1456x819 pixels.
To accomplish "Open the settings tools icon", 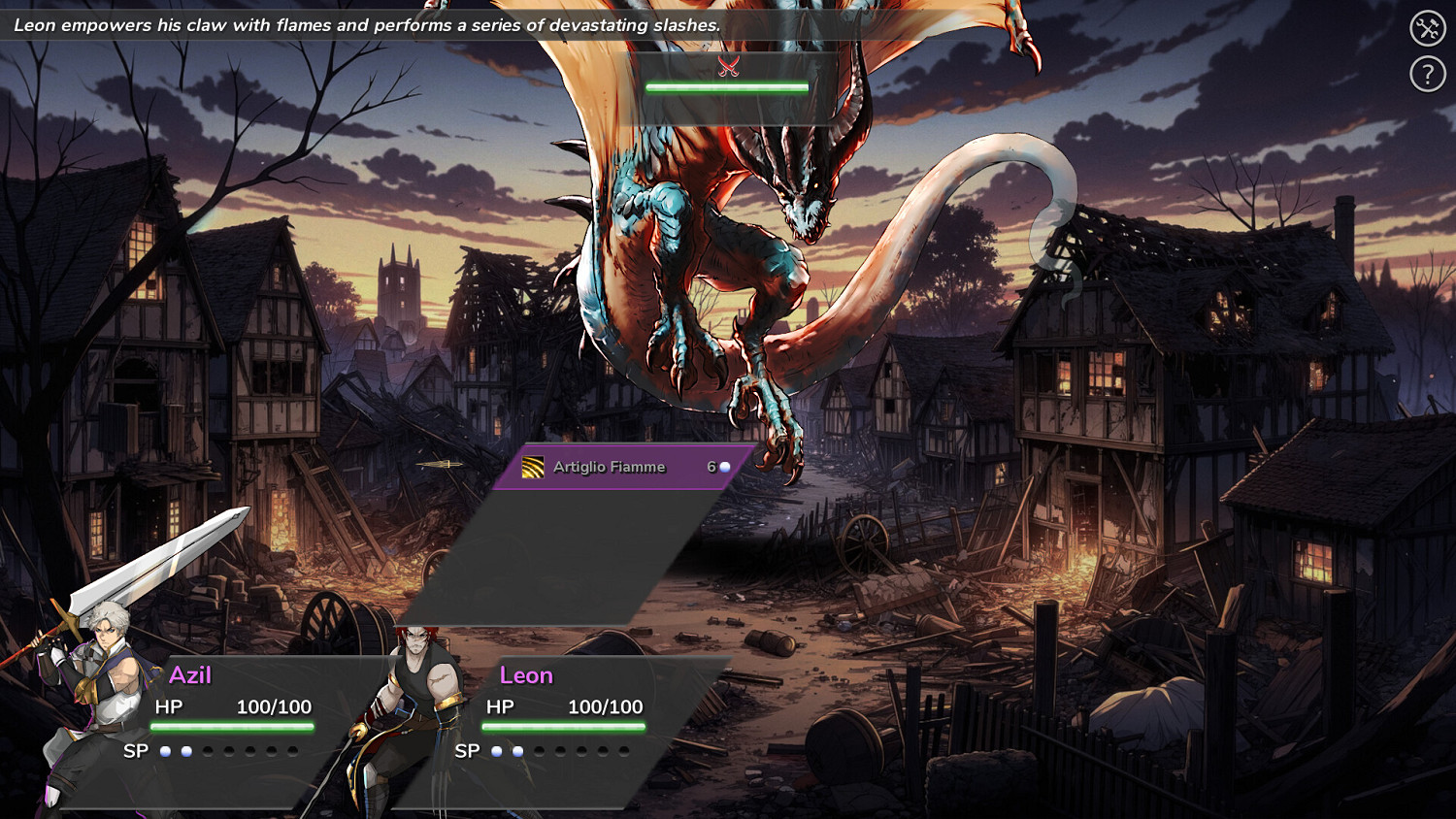I will (x=1428, y=28).
